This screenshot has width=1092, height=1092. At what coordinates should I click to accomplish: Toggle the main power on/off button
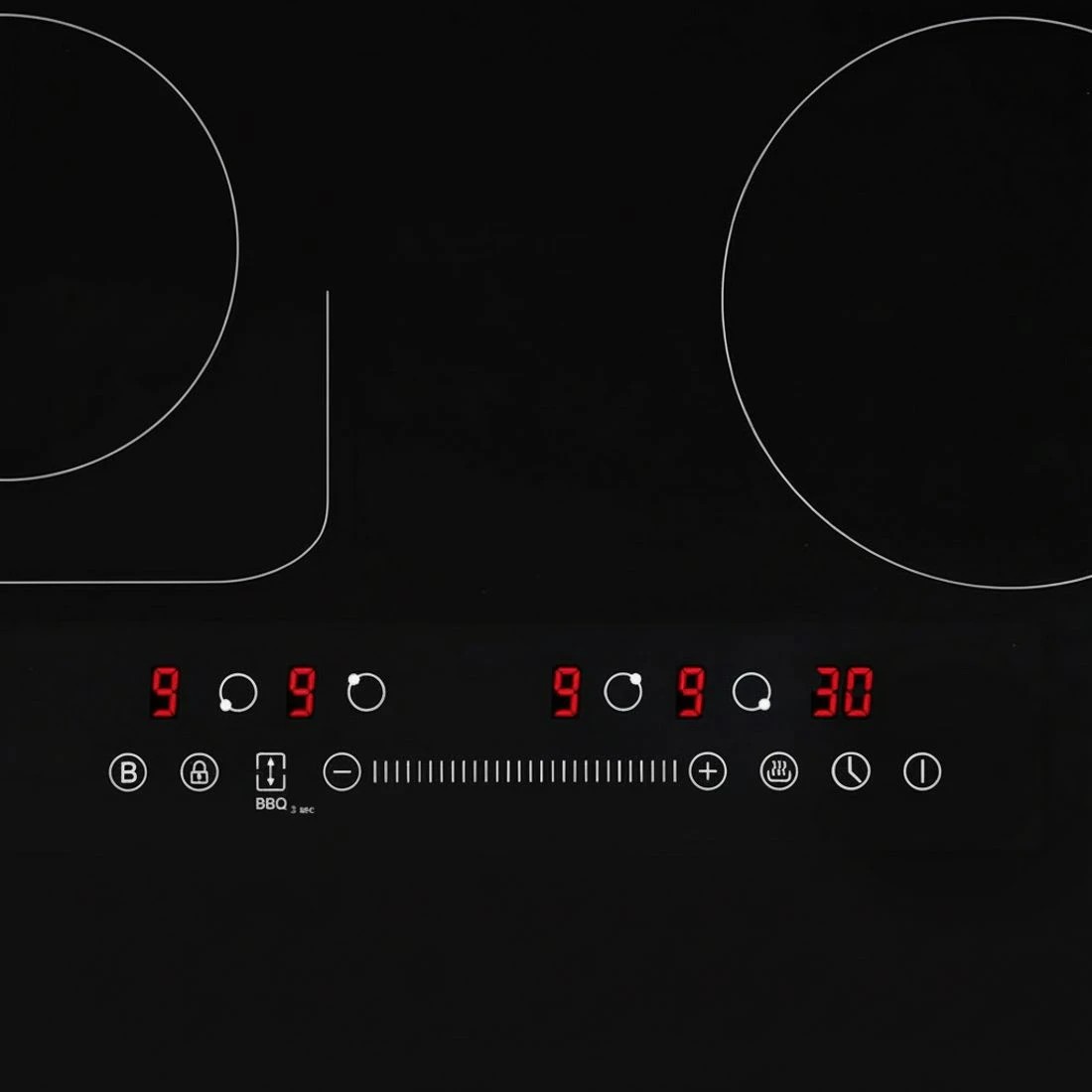click(922, 771)
